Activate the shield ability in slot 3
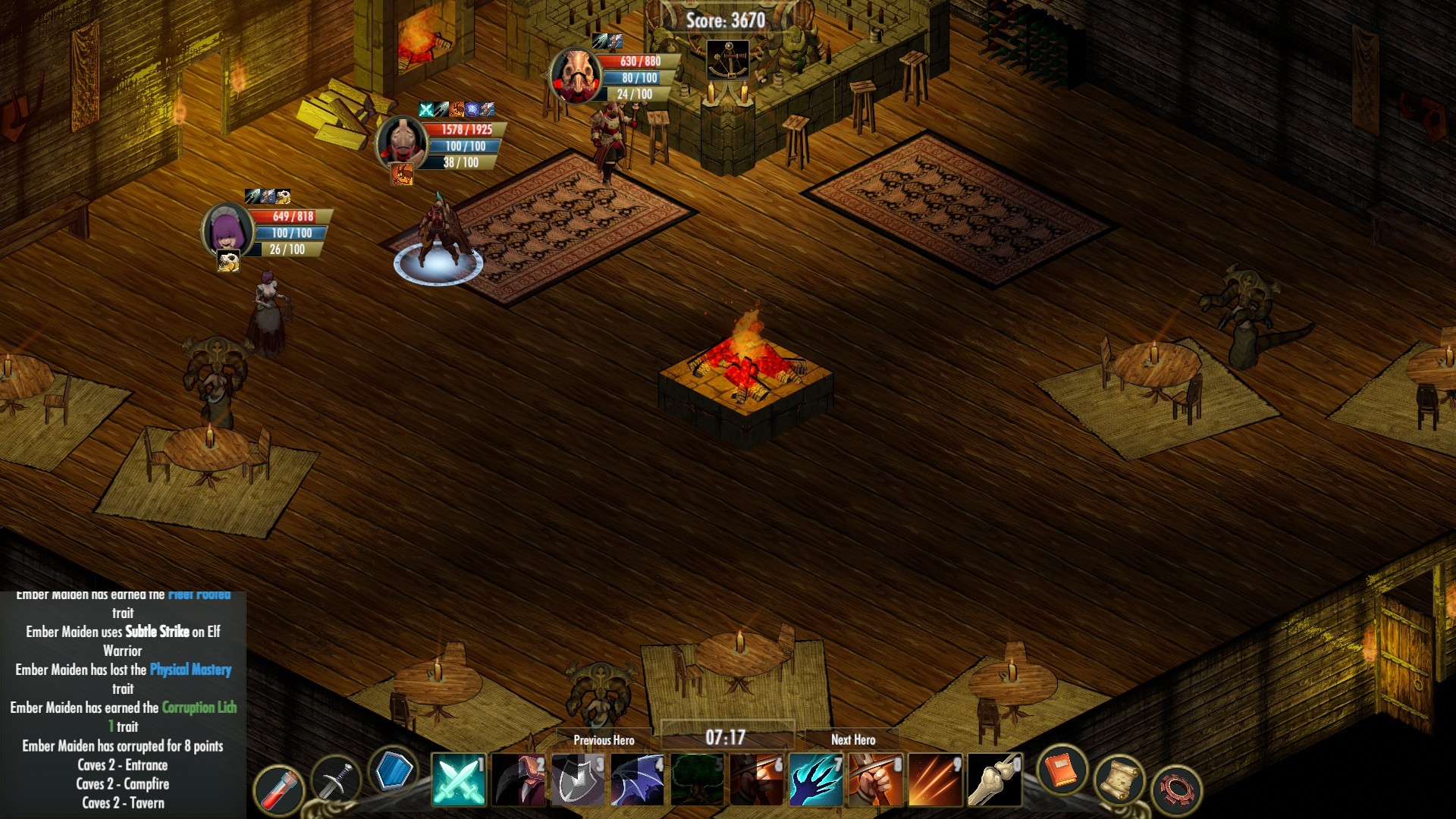Image resolution: width=1456 pixels, height=819 pixels. [x=577, y=780]
